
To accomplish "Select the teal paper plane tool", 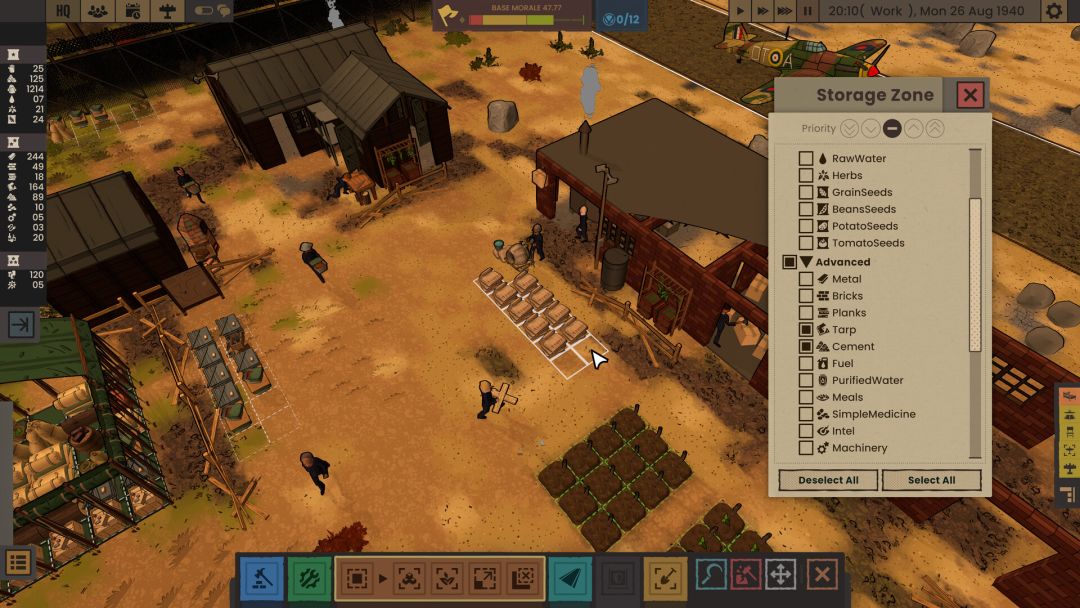I will tap(569, 578).
